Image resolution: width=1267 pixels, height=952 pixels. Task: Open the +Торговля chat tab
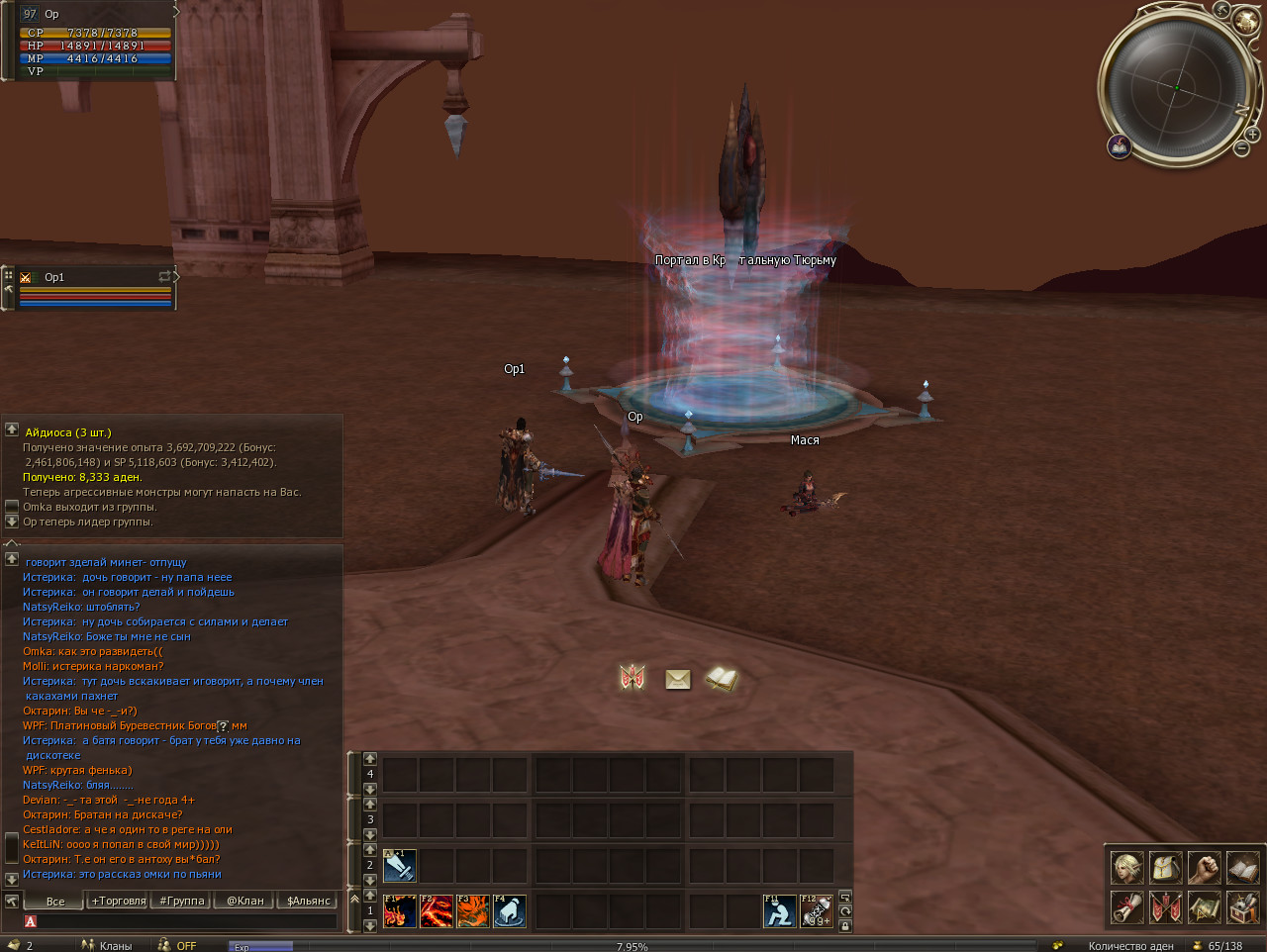118,901
